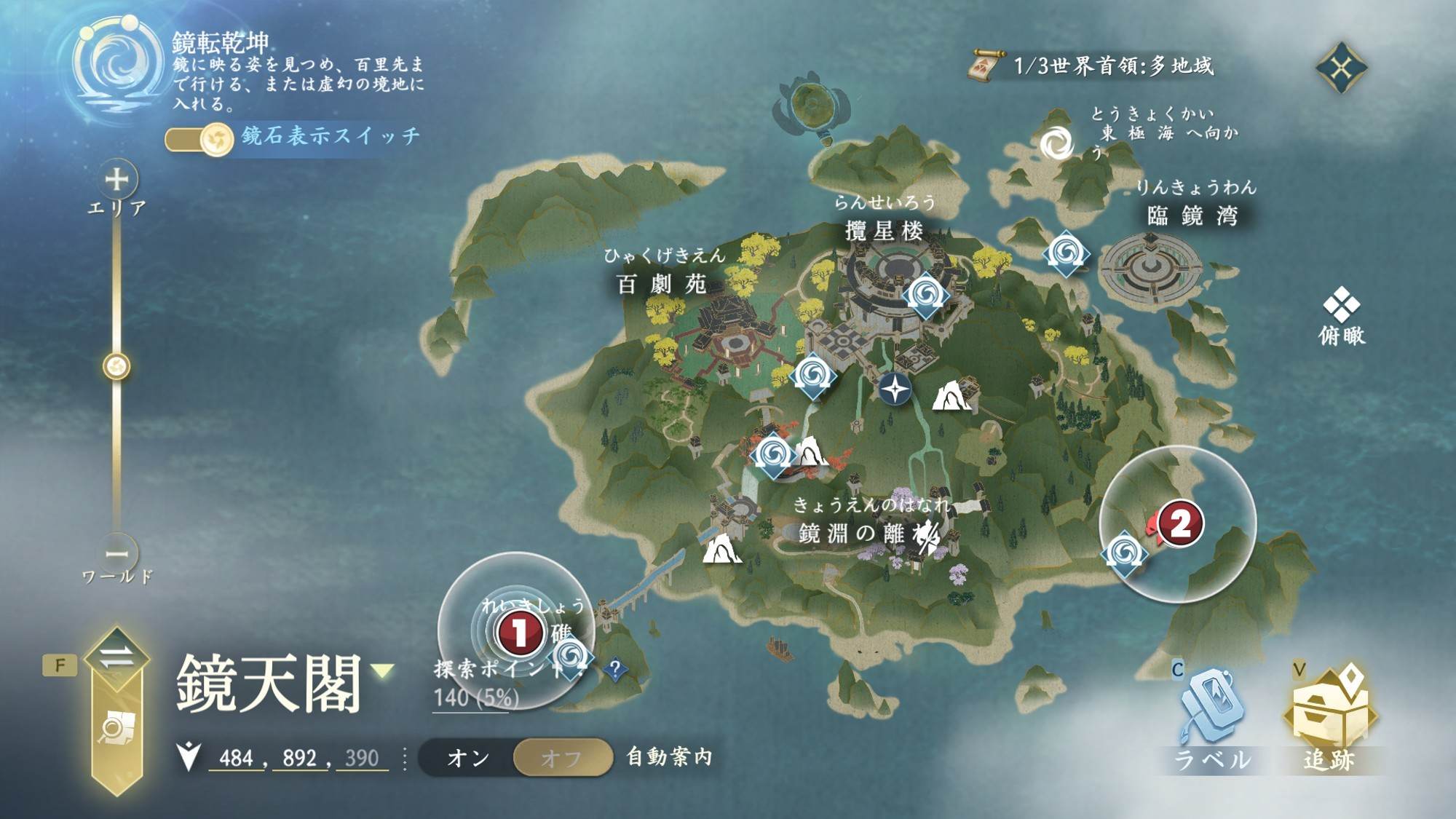Turn auto-guide オン
The height and width of the screenshot is (819, 1456).
[467, 758]
